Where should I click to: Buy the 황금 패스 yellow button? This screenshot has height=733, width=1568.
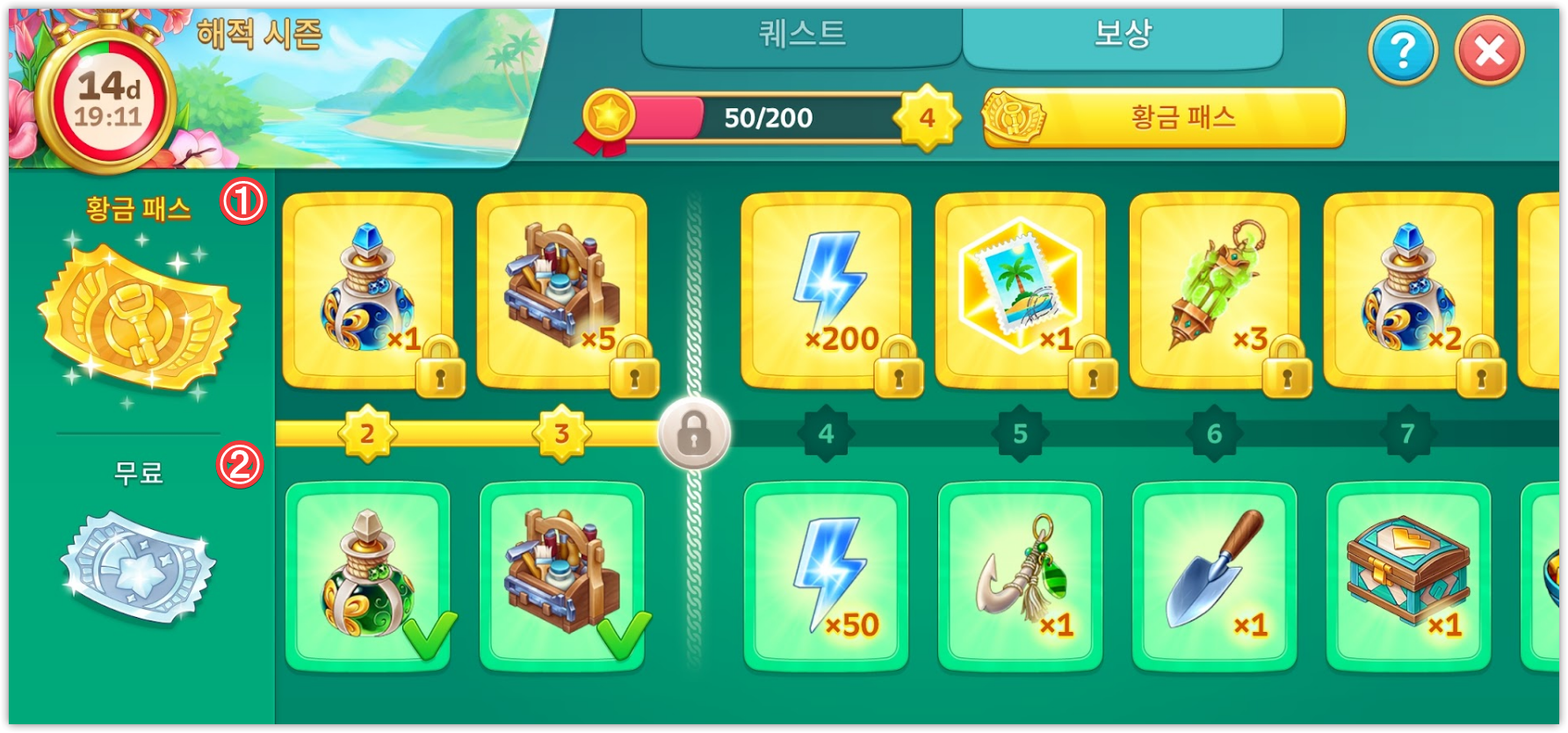pyautogui.click(x=1164, y=118)
